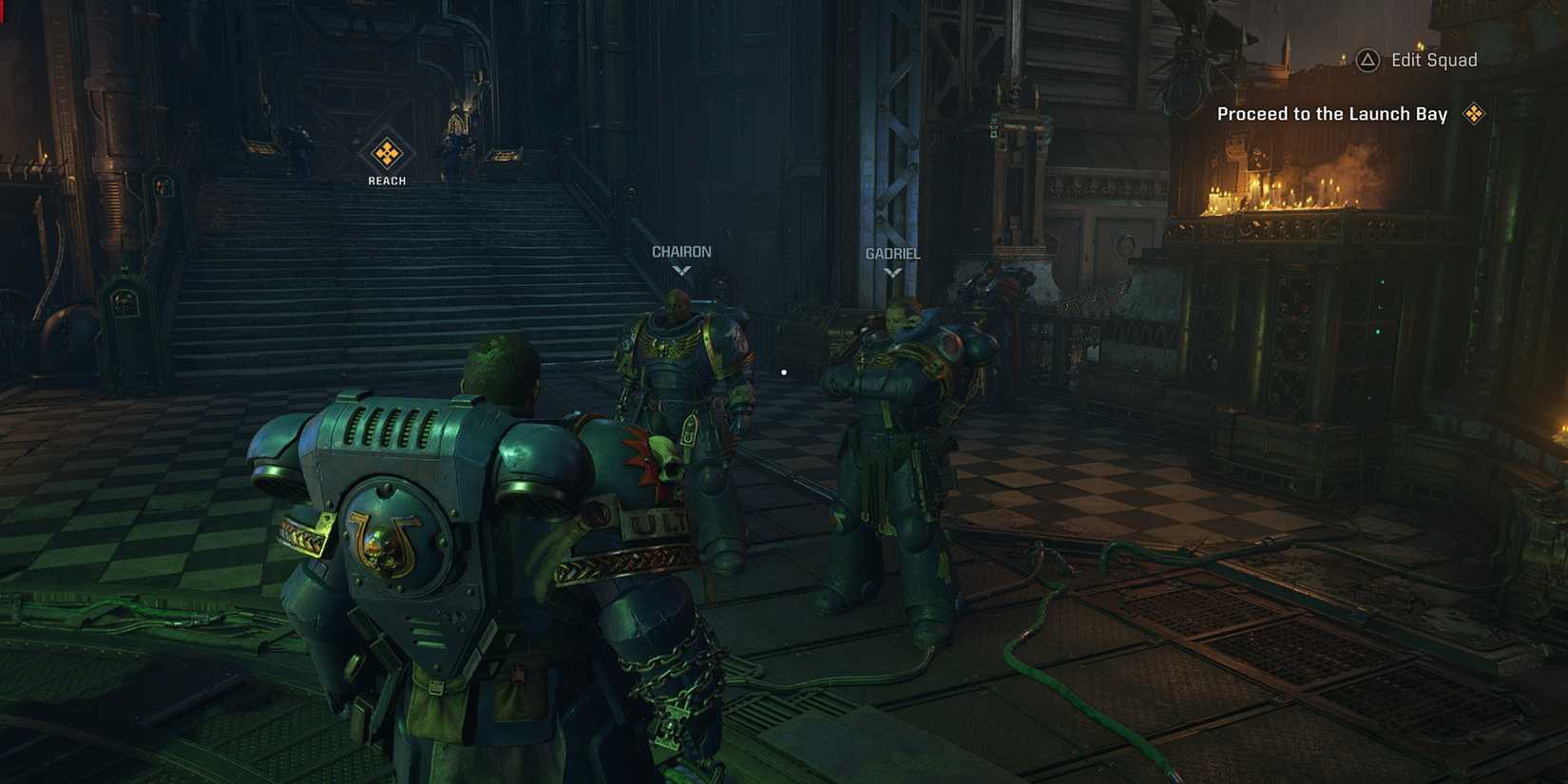This screenshot has width=1568, height=784.
Task: Click the yellow REACH waypoint marker icon
Action: point(386,152)
